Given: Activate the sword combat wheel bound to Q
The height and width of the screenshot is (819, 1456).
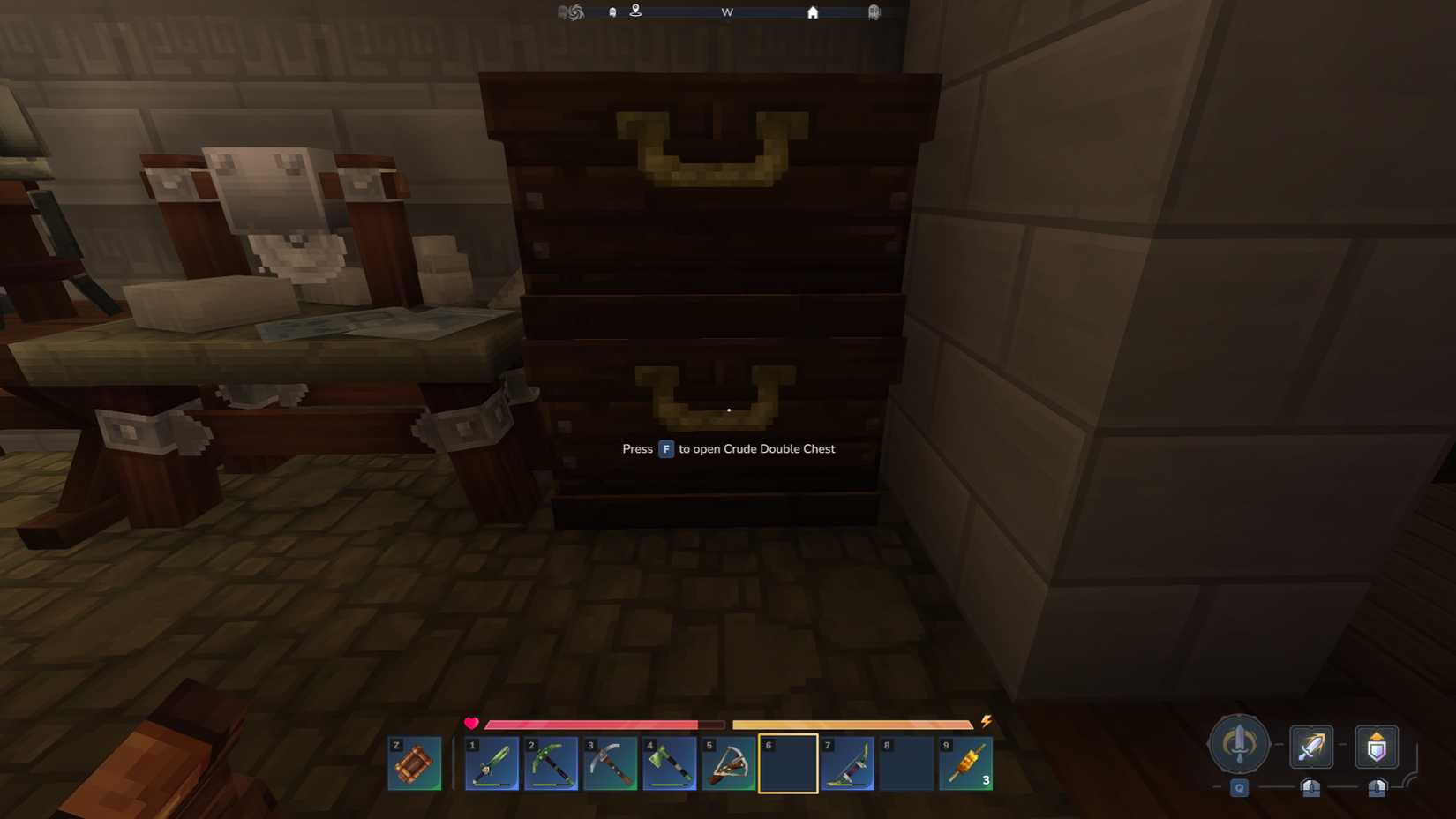Looking at the screenshot, I should (x=1239, y=744).
